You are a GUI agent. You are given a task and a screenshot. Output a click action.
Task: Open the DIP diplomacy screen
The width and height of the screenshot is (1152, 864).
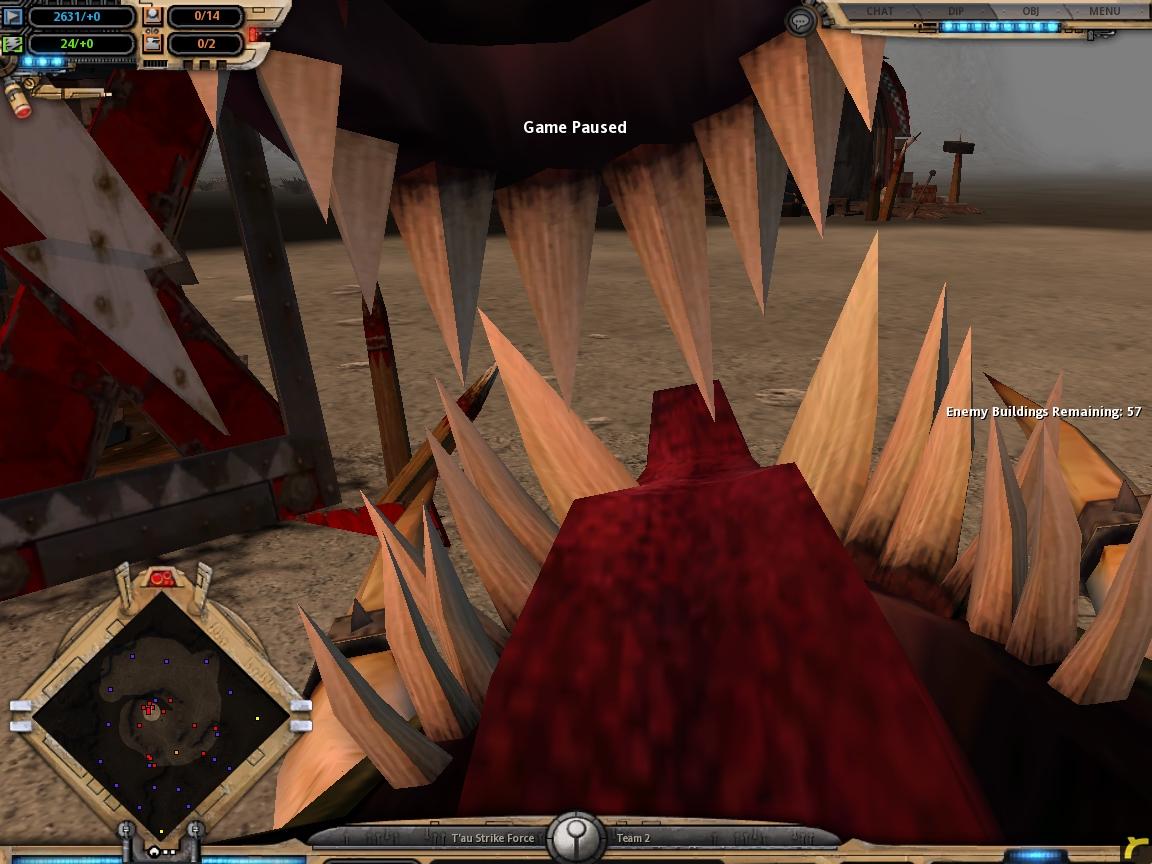(x=955, y=12)
